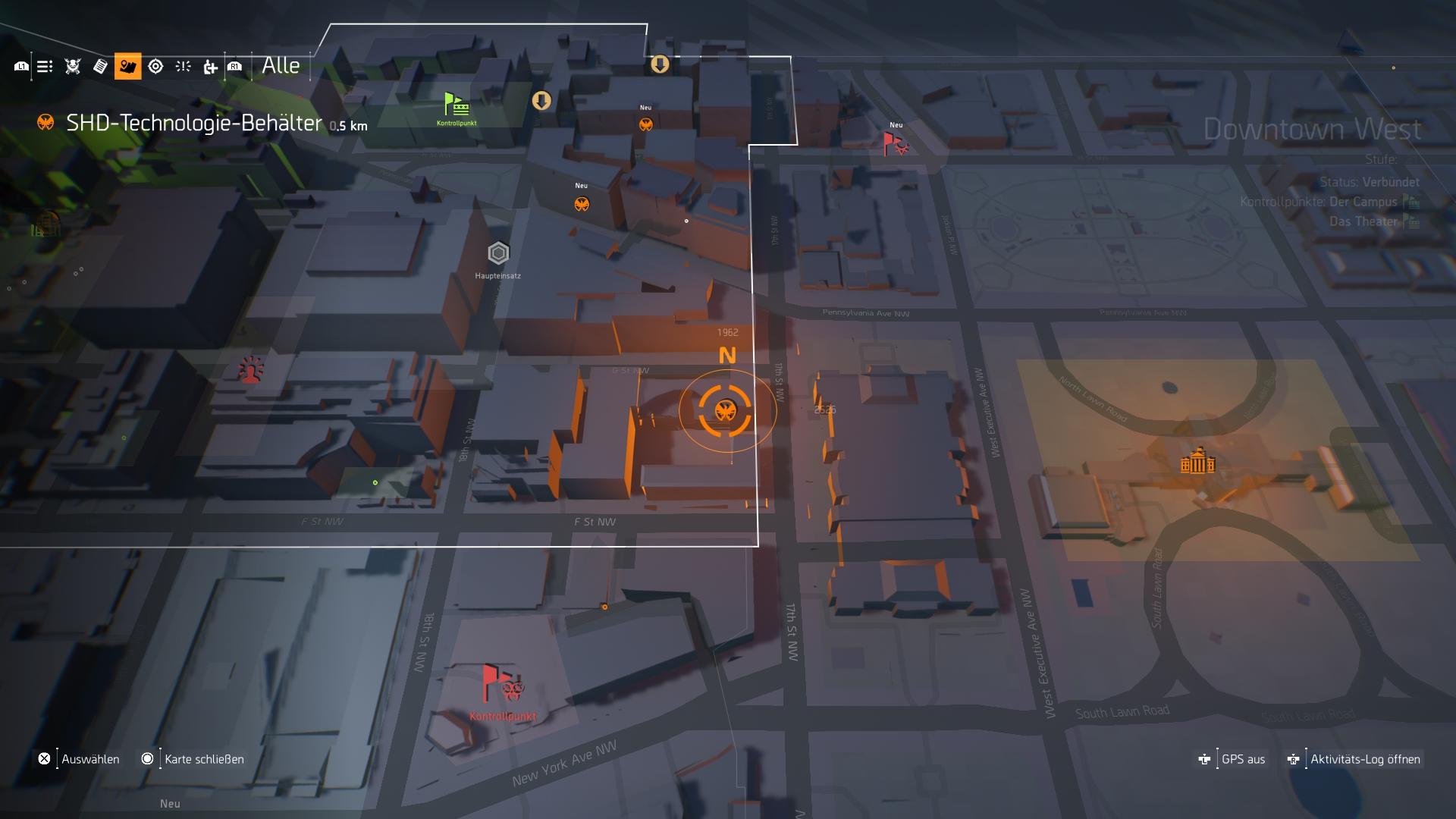Open the Aktivitäts-Log

(x=1354, y=759)
